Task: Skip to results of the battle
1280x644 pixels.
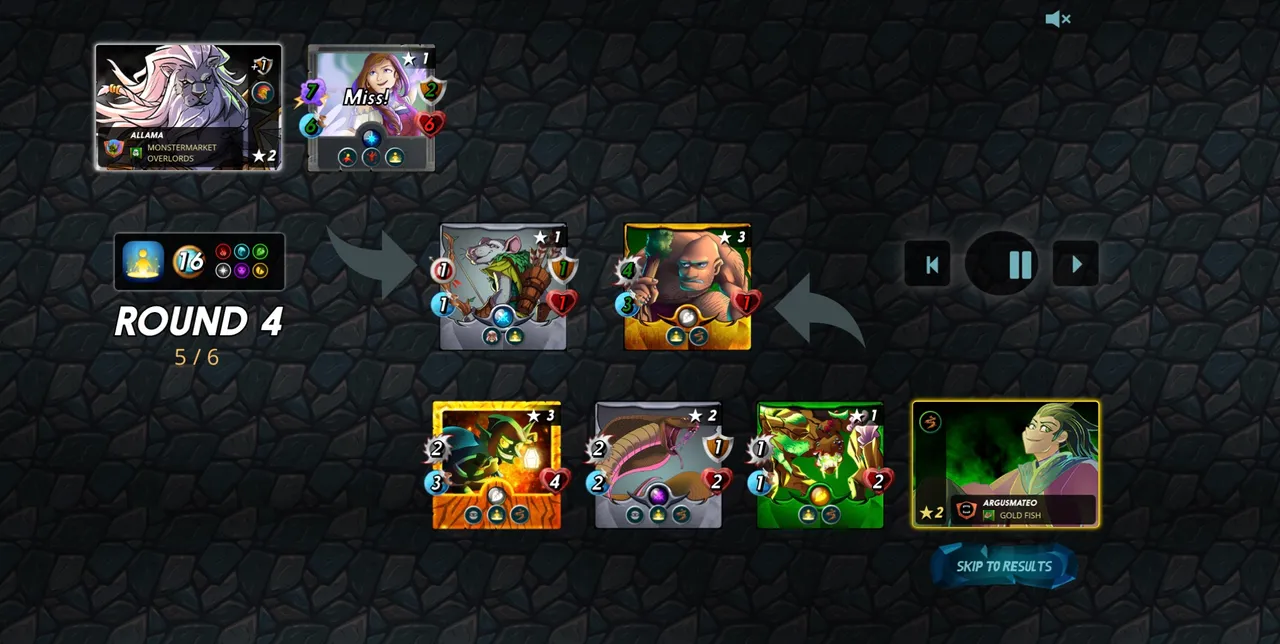Action: (1004, 566)
